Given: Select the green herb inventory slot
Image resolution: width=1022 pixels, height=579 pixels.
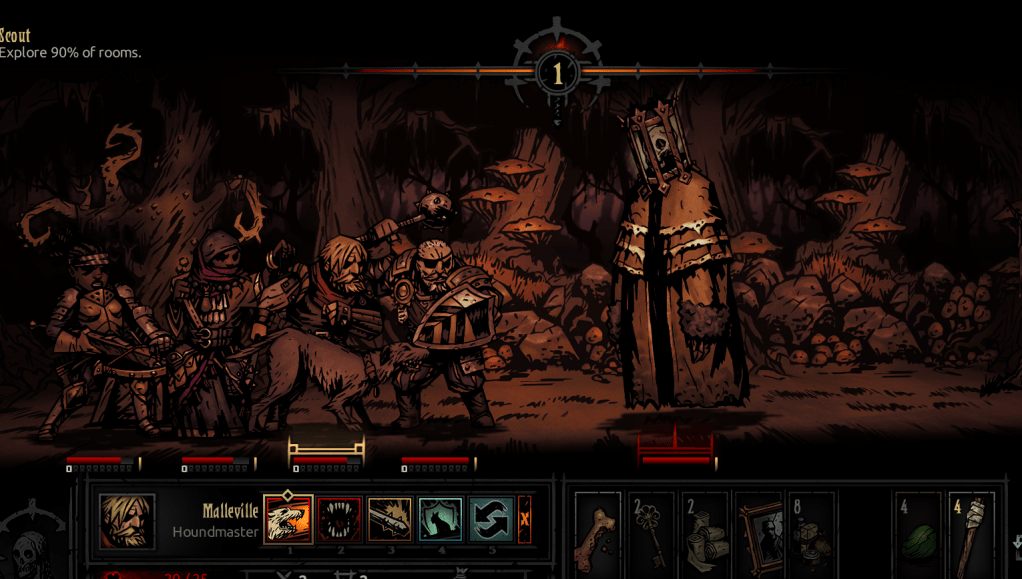Looking at the screenshot, I should (917, 536).
